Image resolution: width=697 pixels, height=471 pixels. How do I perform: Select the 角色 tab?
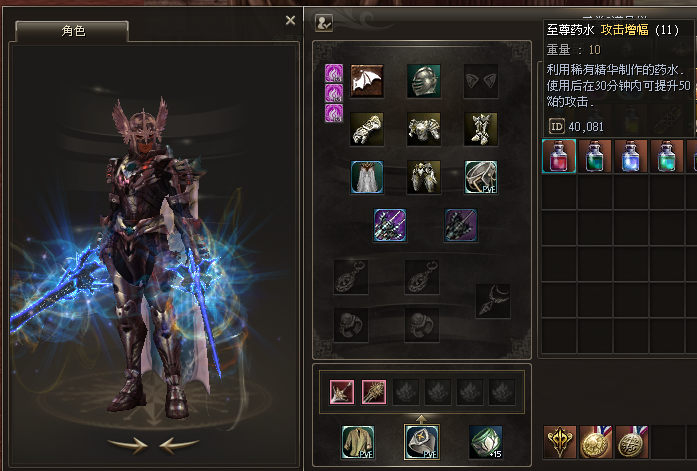coord(73,31)
